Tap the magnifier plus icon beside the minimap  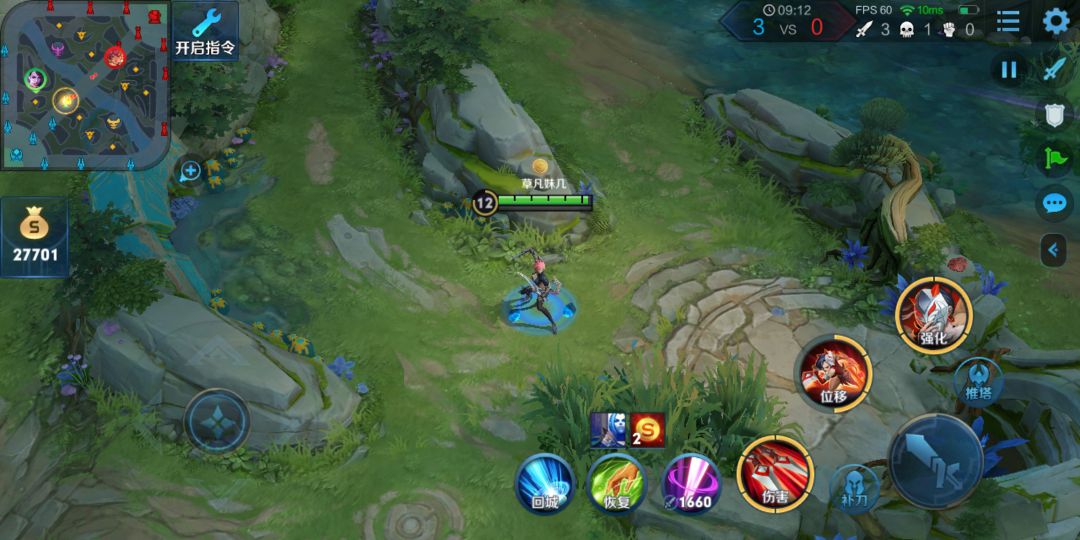tap(190, 171)
